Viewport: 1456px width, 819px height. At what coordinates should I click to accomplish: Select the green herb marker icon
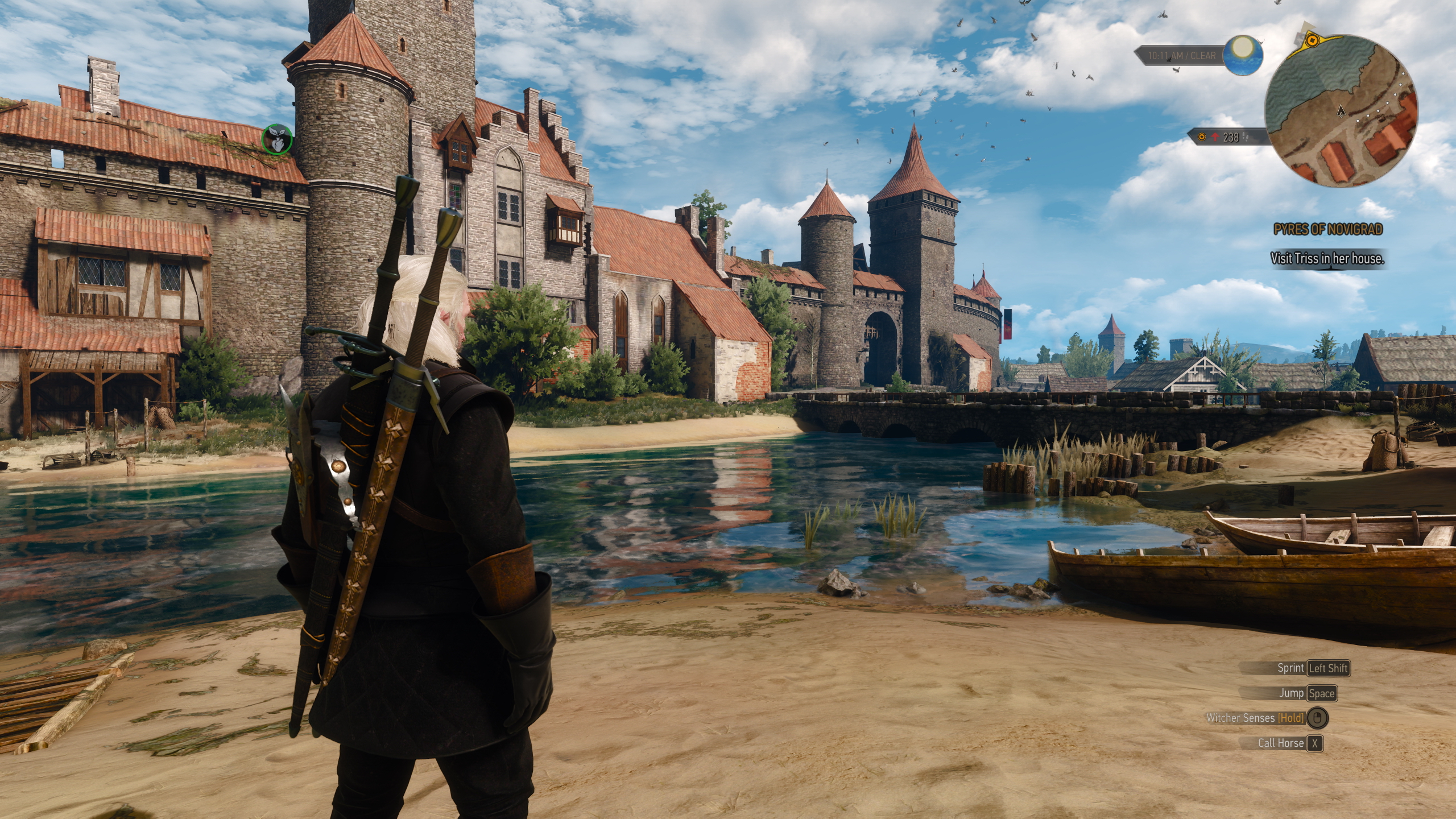pos(277,139)
